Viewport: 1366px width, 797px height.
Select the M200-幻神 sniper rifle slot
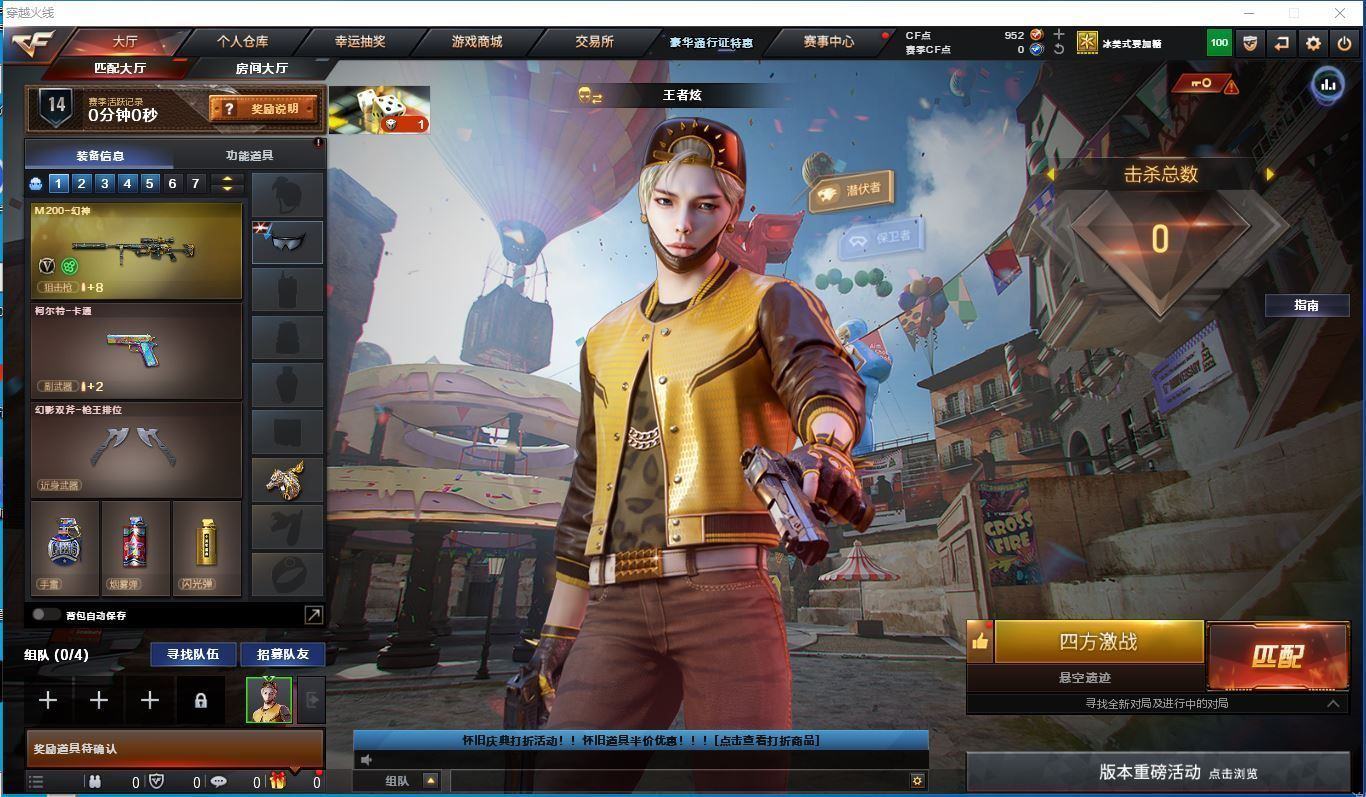[x=136, y=250]
